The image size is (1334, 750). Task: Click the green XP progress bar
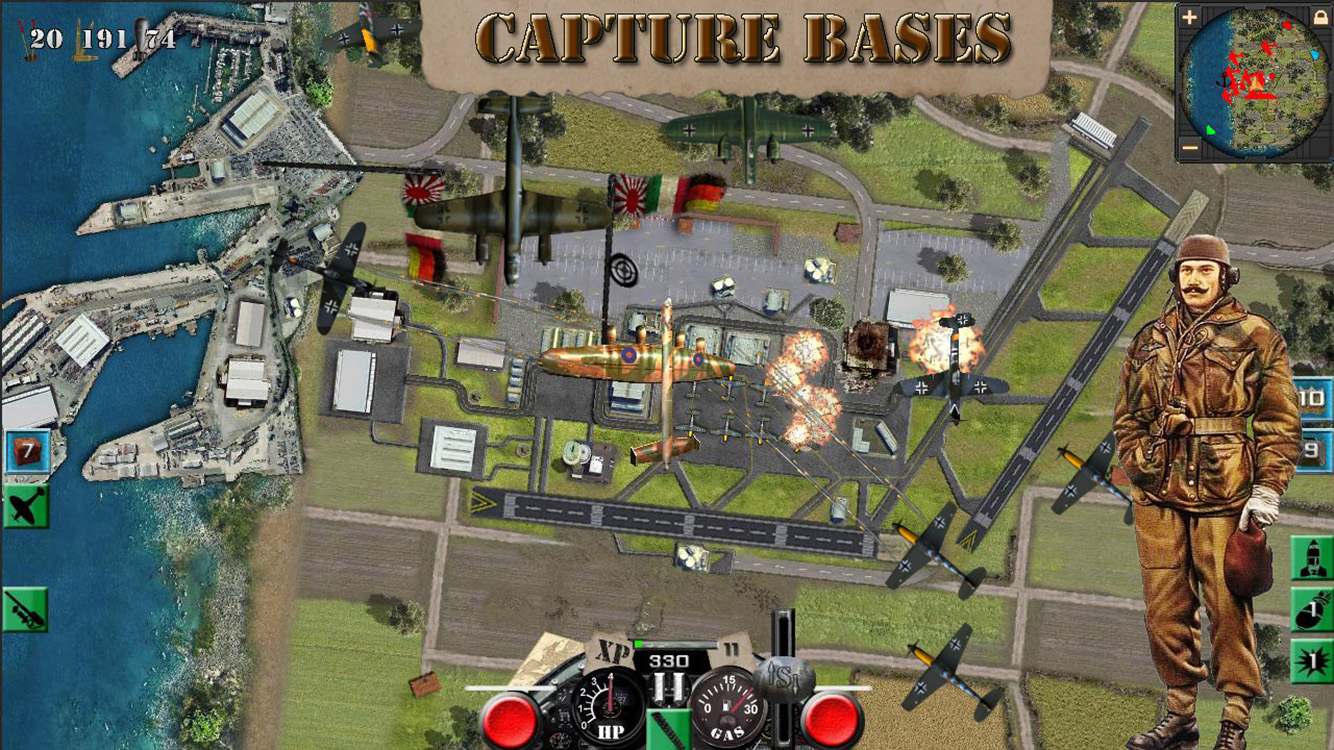click(x=673, y=644)
